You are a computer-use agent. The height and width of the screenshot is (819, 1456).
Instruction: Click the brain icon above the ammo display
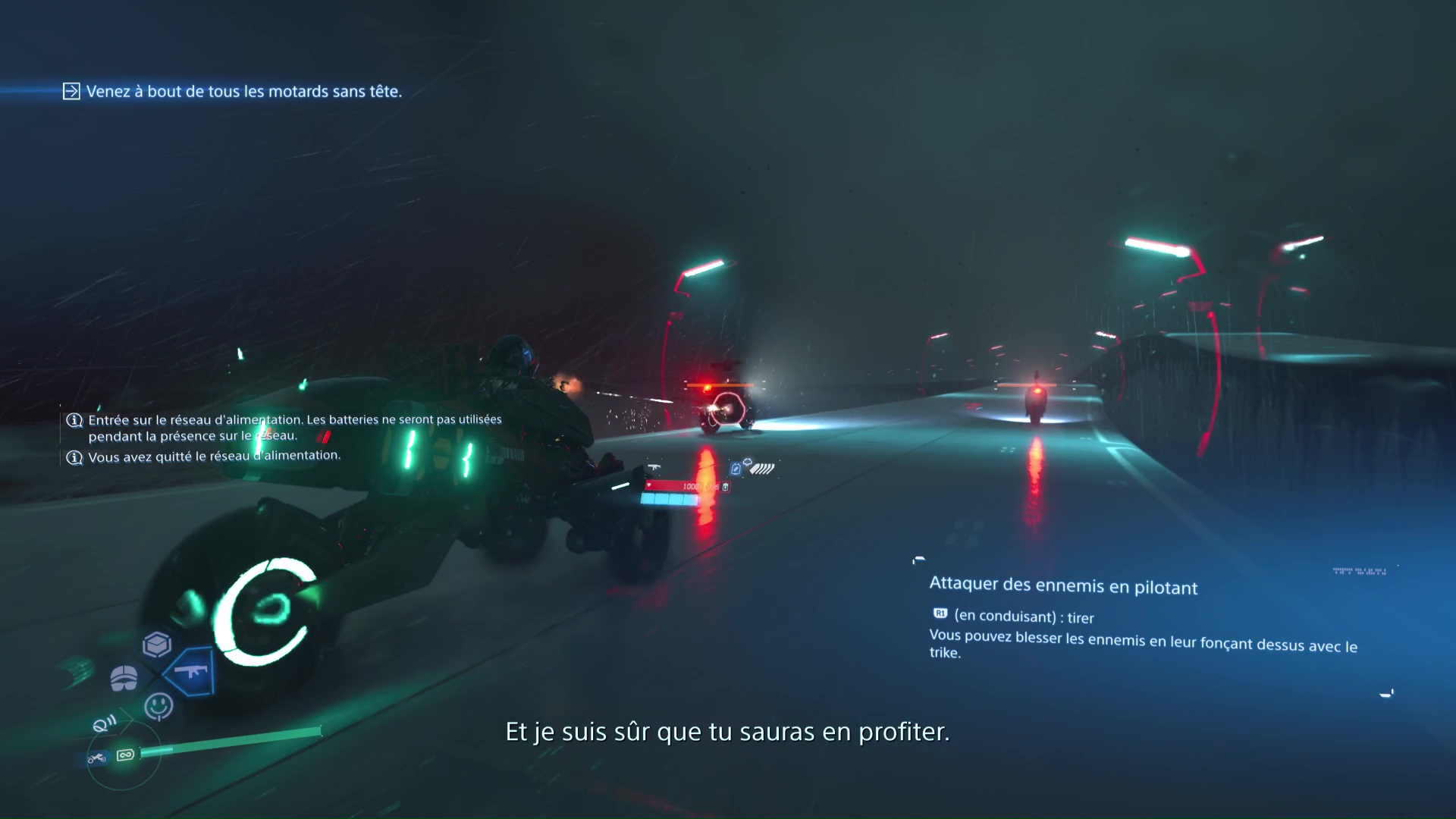748,462
